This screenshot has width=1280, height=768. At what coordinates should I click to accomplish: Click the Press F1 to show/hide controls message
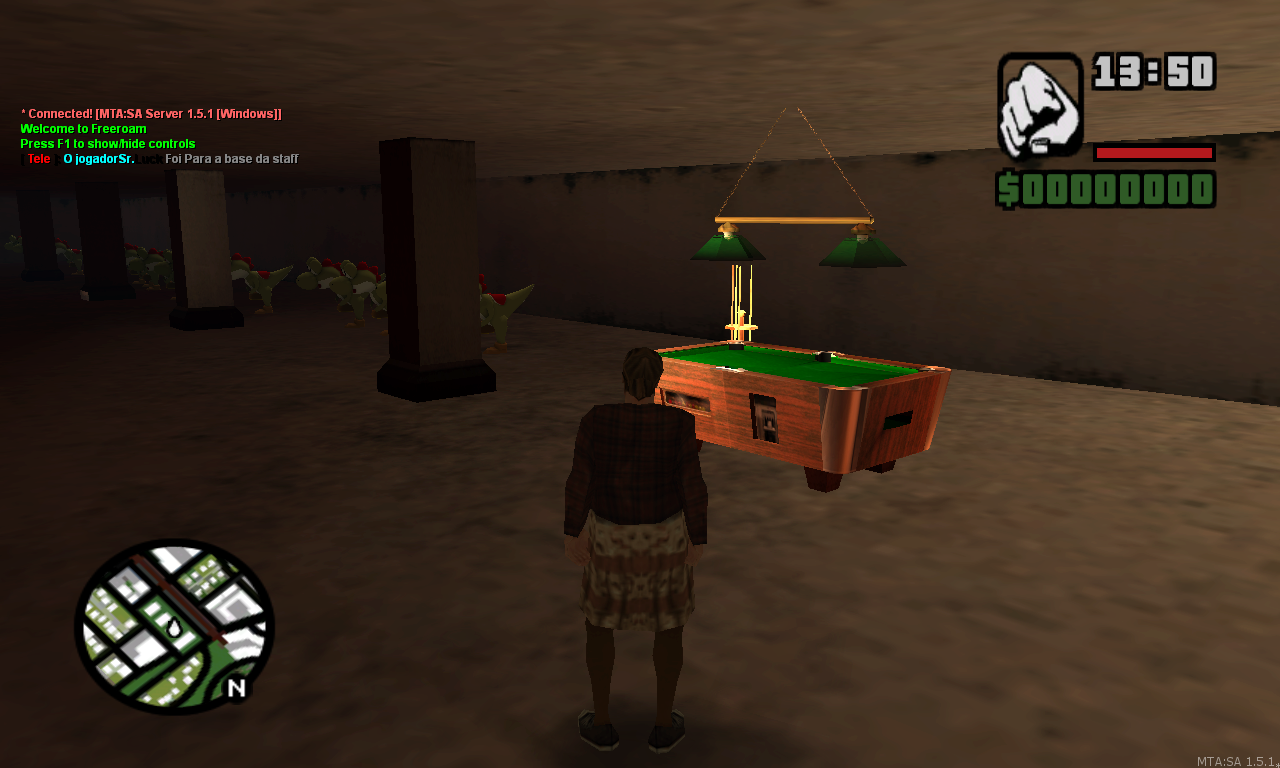107,143
